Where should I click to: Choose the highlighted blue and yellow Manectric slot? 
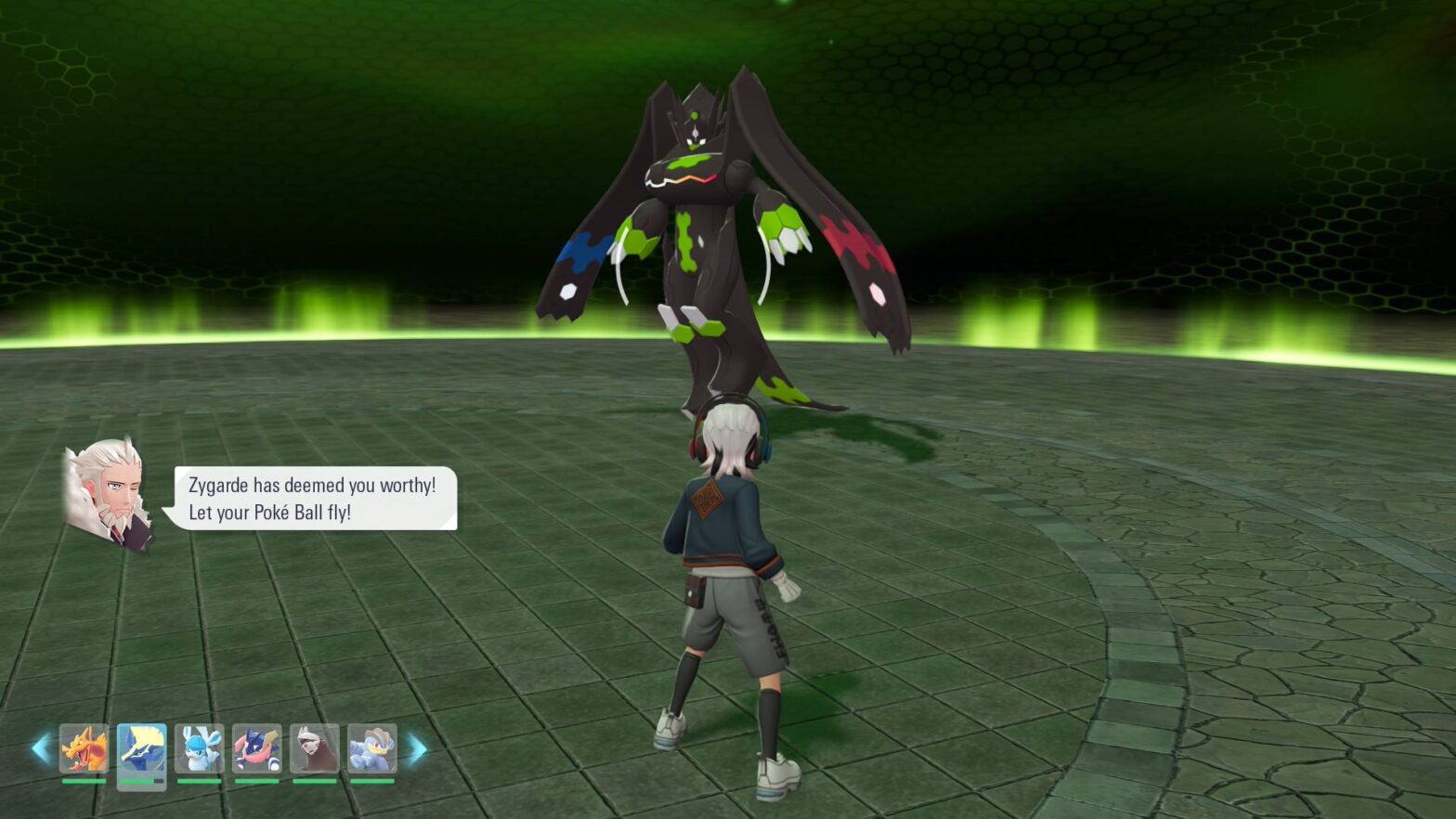tap(141, 748)
